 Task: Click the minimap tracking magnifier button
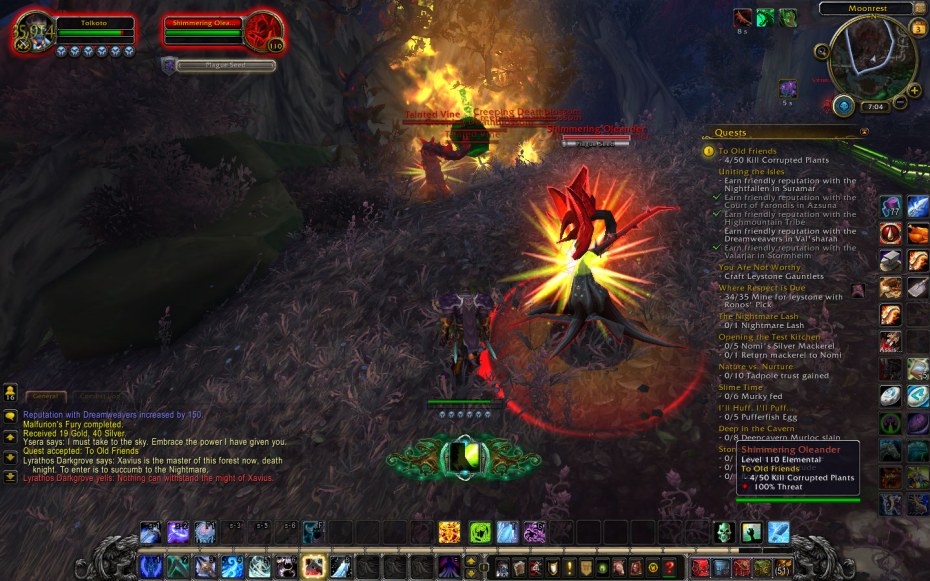tap(823, 52)
